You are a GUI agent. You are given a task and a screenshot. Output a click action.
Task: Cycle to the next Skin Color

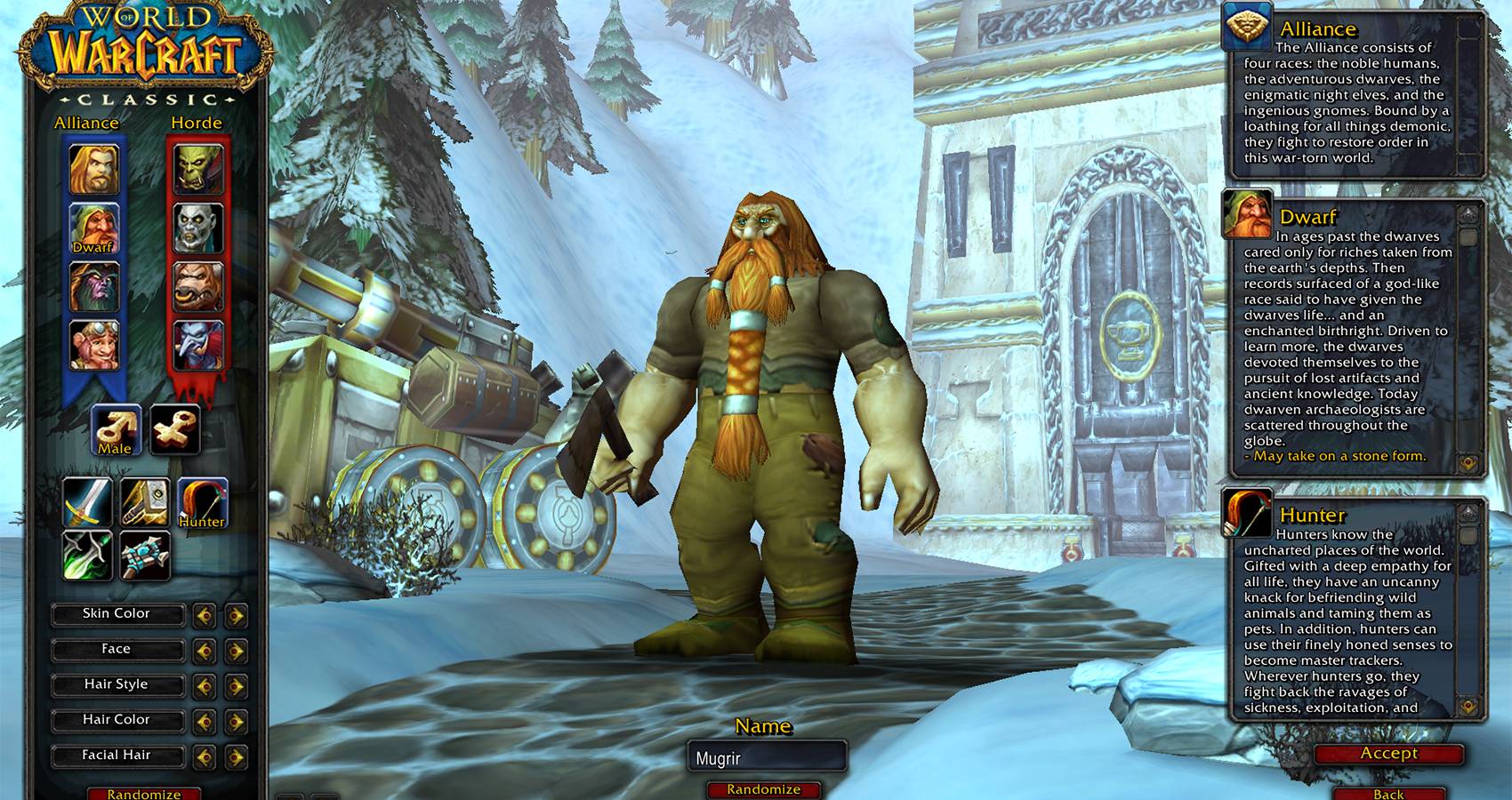click(x=235, y=614)
